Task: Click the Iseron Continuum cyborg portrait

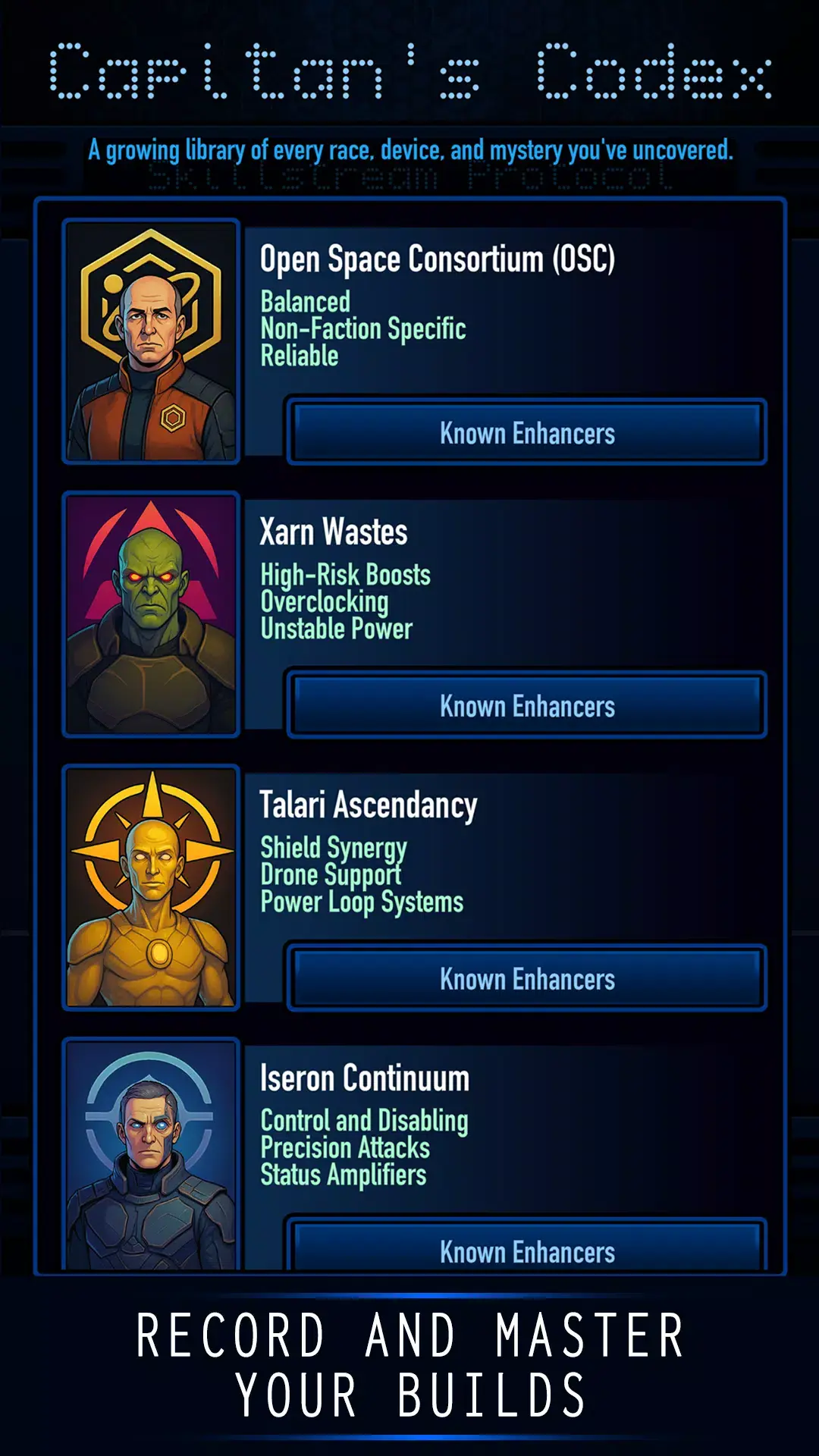Action: click(x=152, y=1156)
